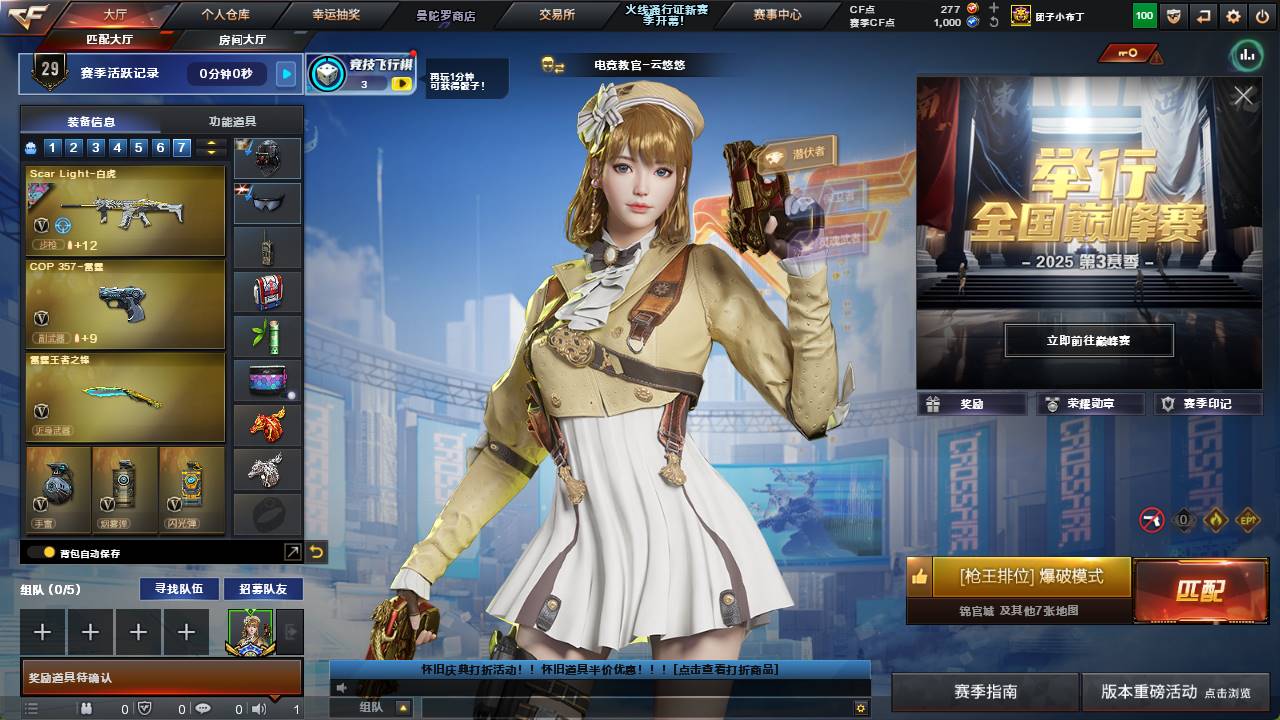Click the 立即前往巅峰赛 button
The image size is (1280, 720).
tap(1089, 340)
